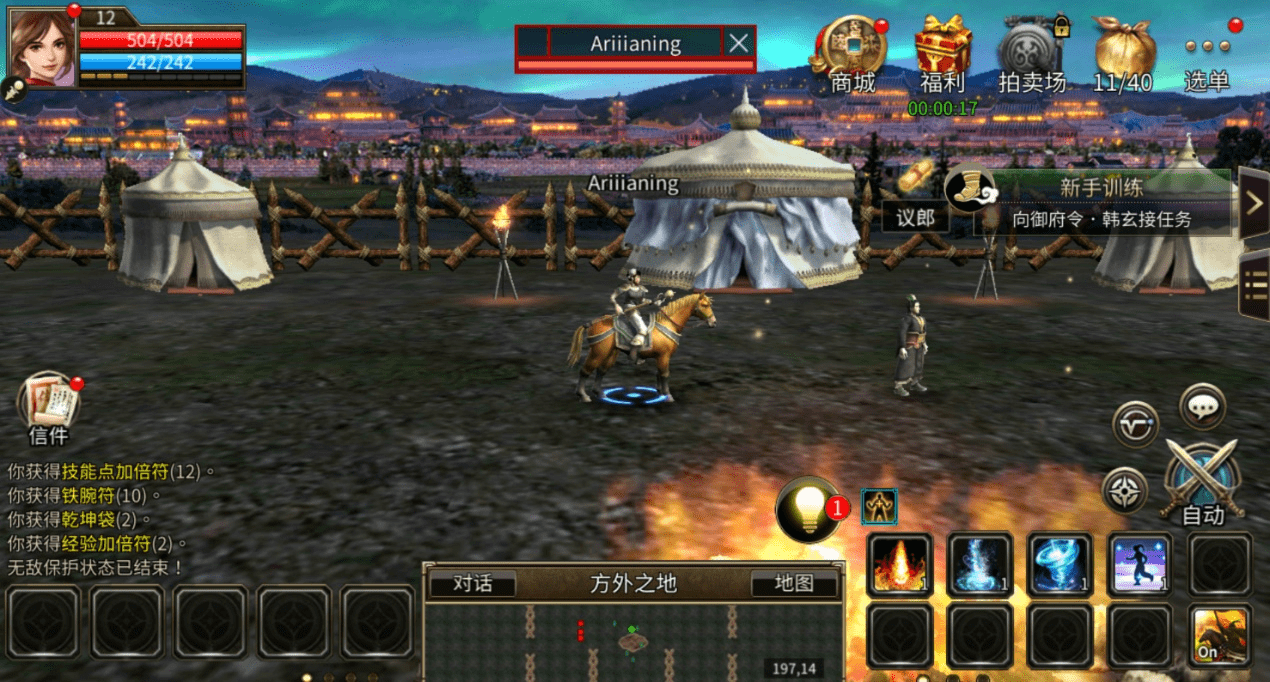Click the lightbulb hint icon
The height and width of the screenshot is (682, 1270).
(x=808, y=510)
